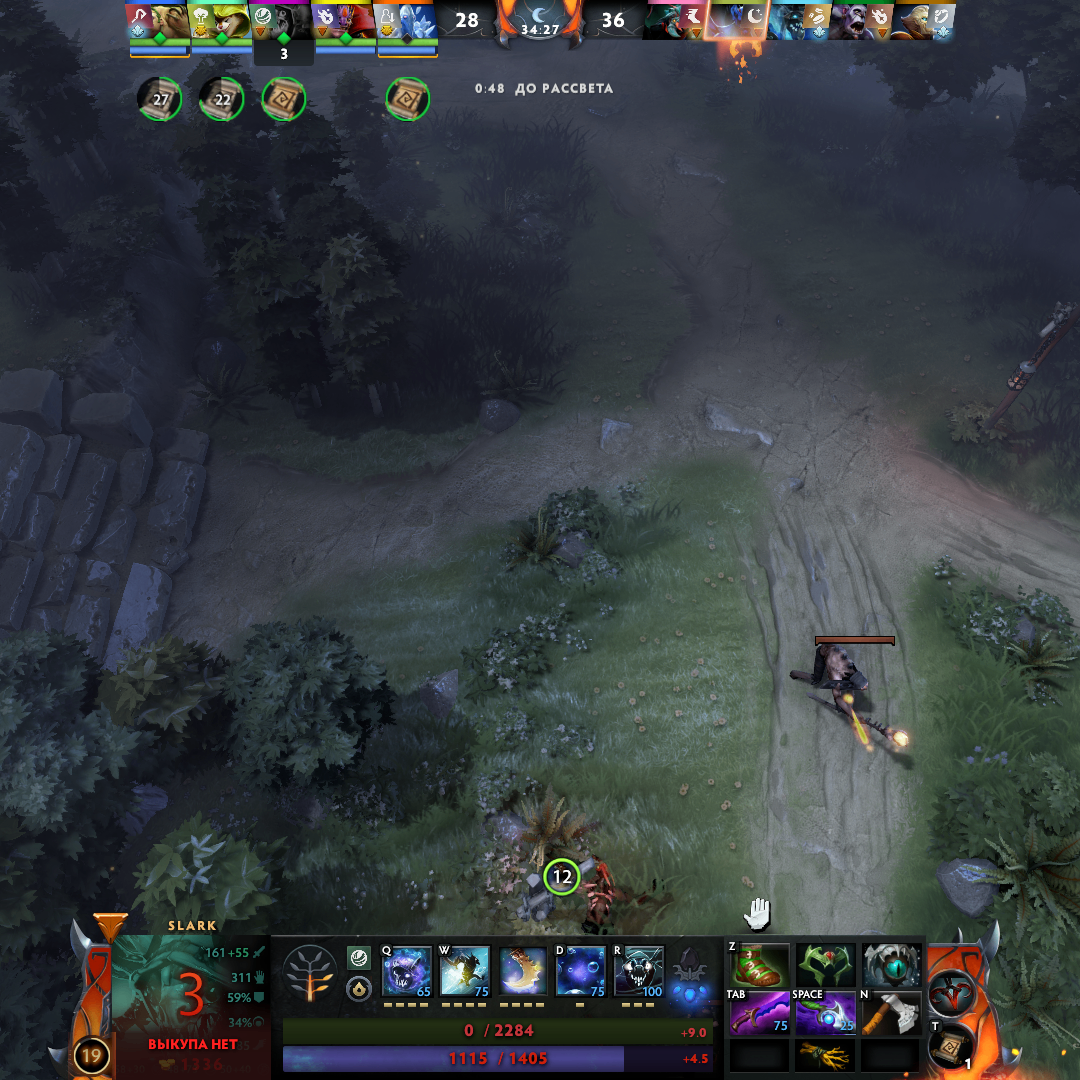Open the talent tree icon
The image size is (1080, 1080).
tap(309, 974)
